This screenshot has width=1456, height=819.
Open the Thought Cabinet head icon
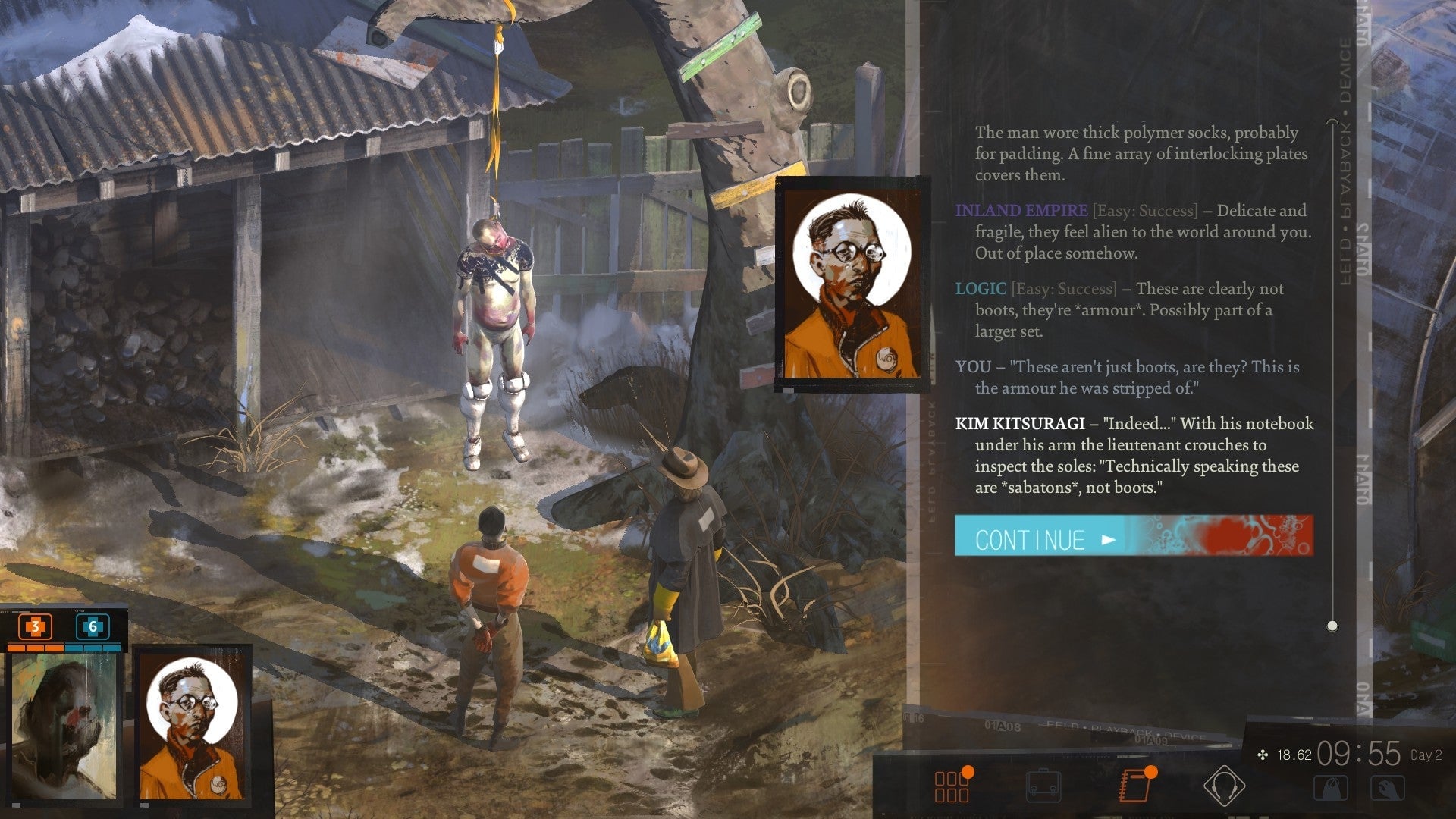click(1224, 786)
